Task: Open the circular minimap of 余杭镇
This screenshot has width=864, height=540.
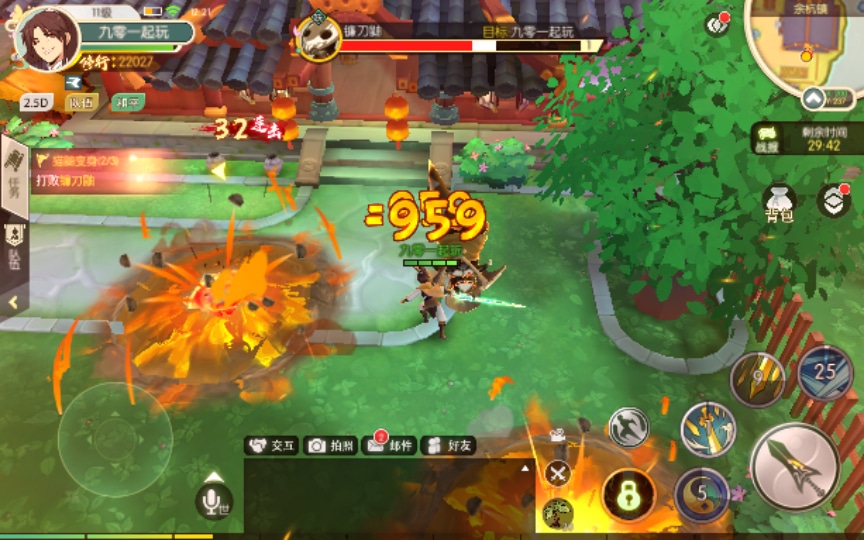Action: click(x=805, y=44)
